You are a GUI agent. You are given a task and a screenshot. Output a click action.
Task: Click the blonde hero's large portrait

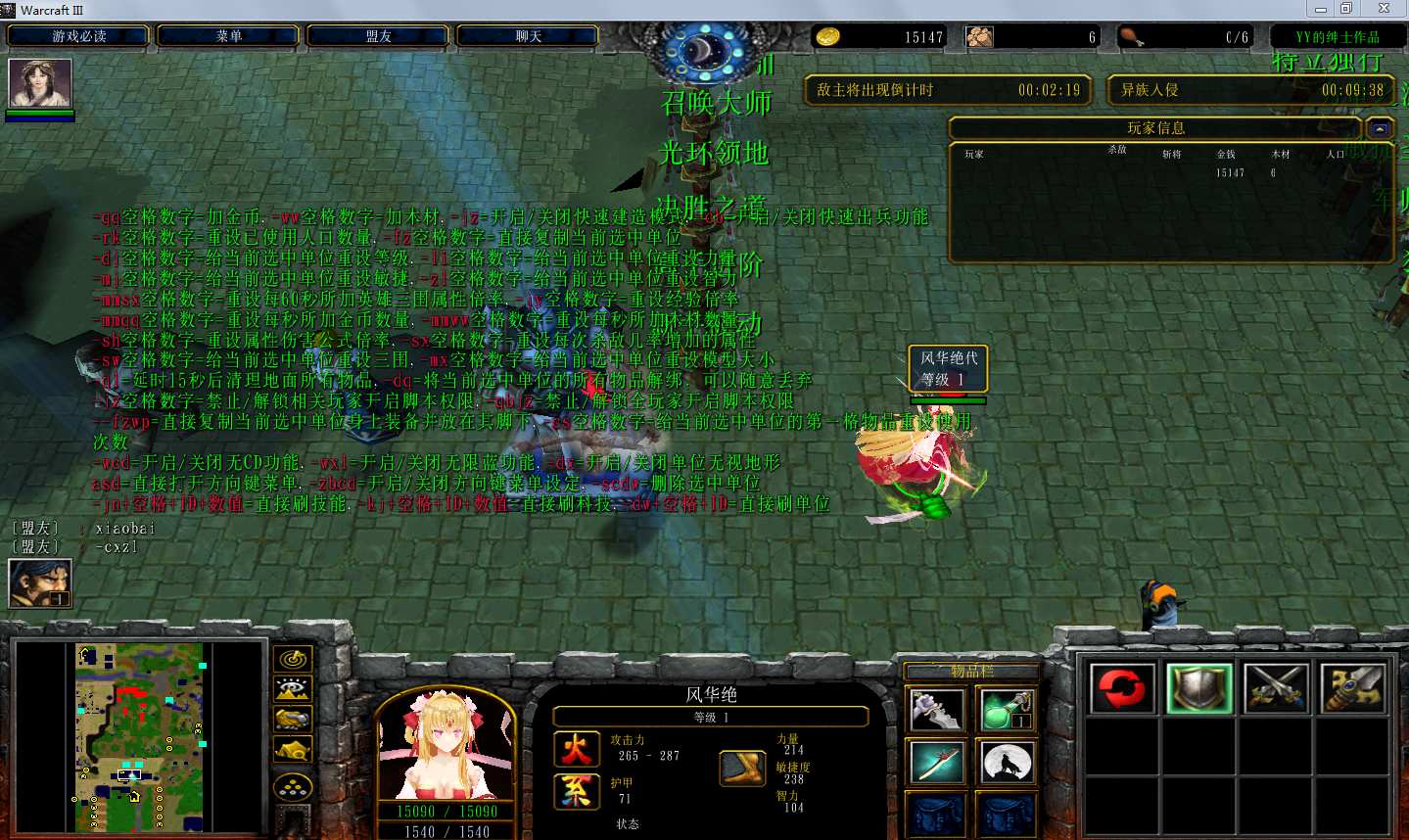(x=446, y=746)
